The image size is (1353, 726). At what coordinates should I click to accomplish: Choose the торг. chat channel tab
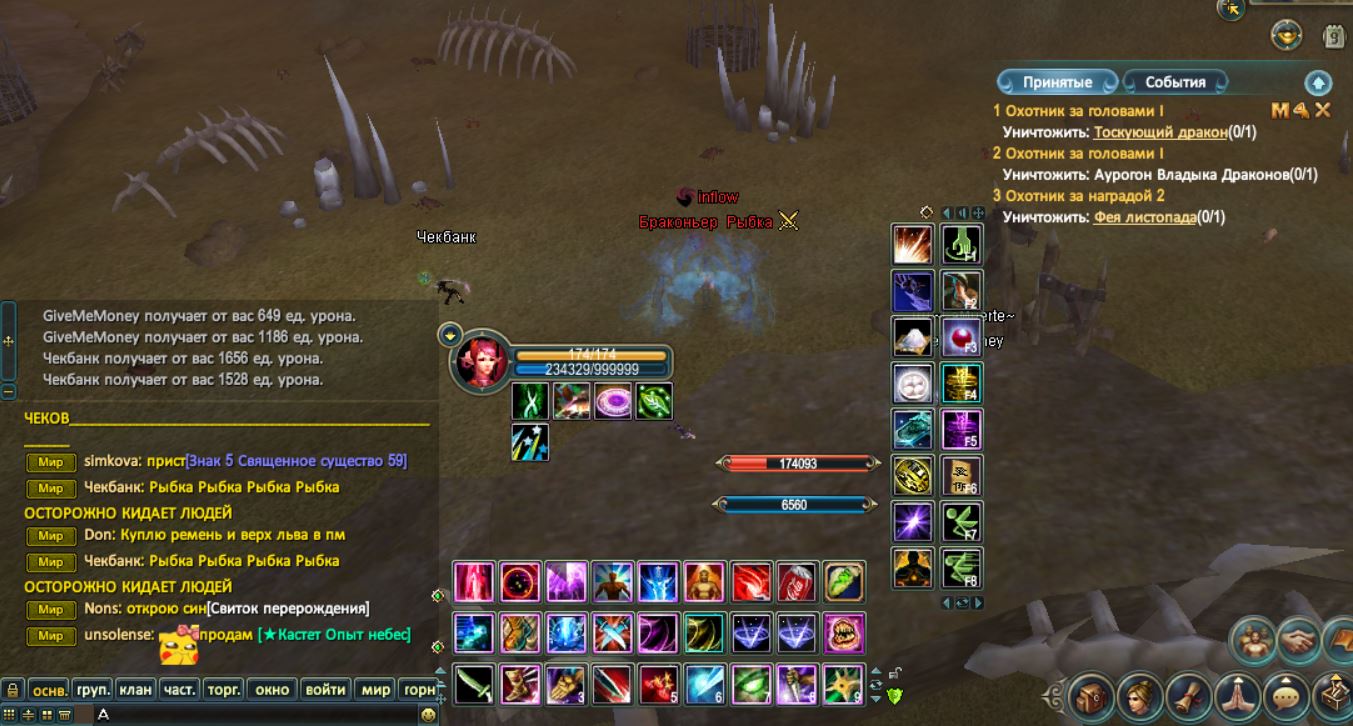pos(222,690)
